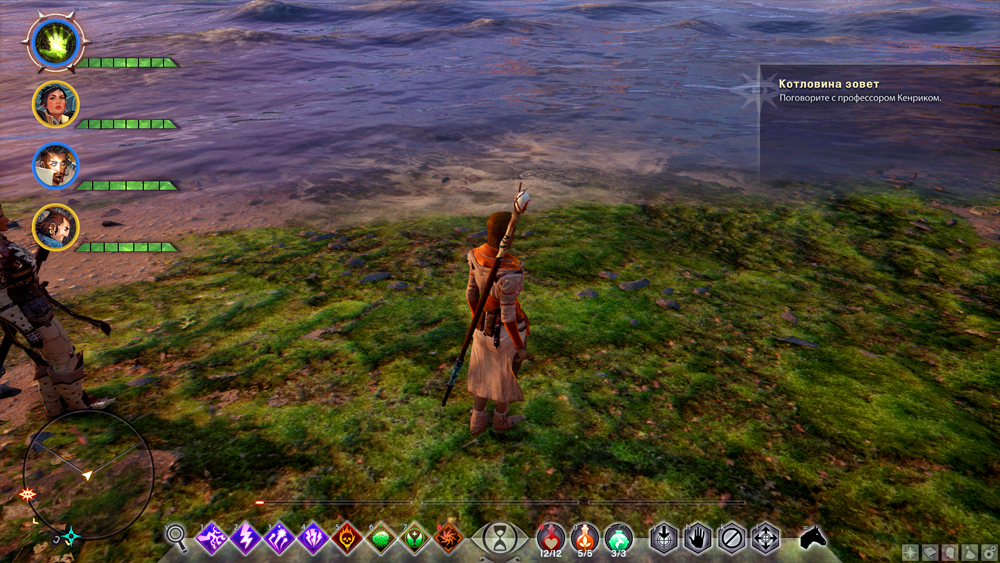Use the red swirling vortex ability
Image resolution: width=1000 pixels, height=563 pixels.
447,538
